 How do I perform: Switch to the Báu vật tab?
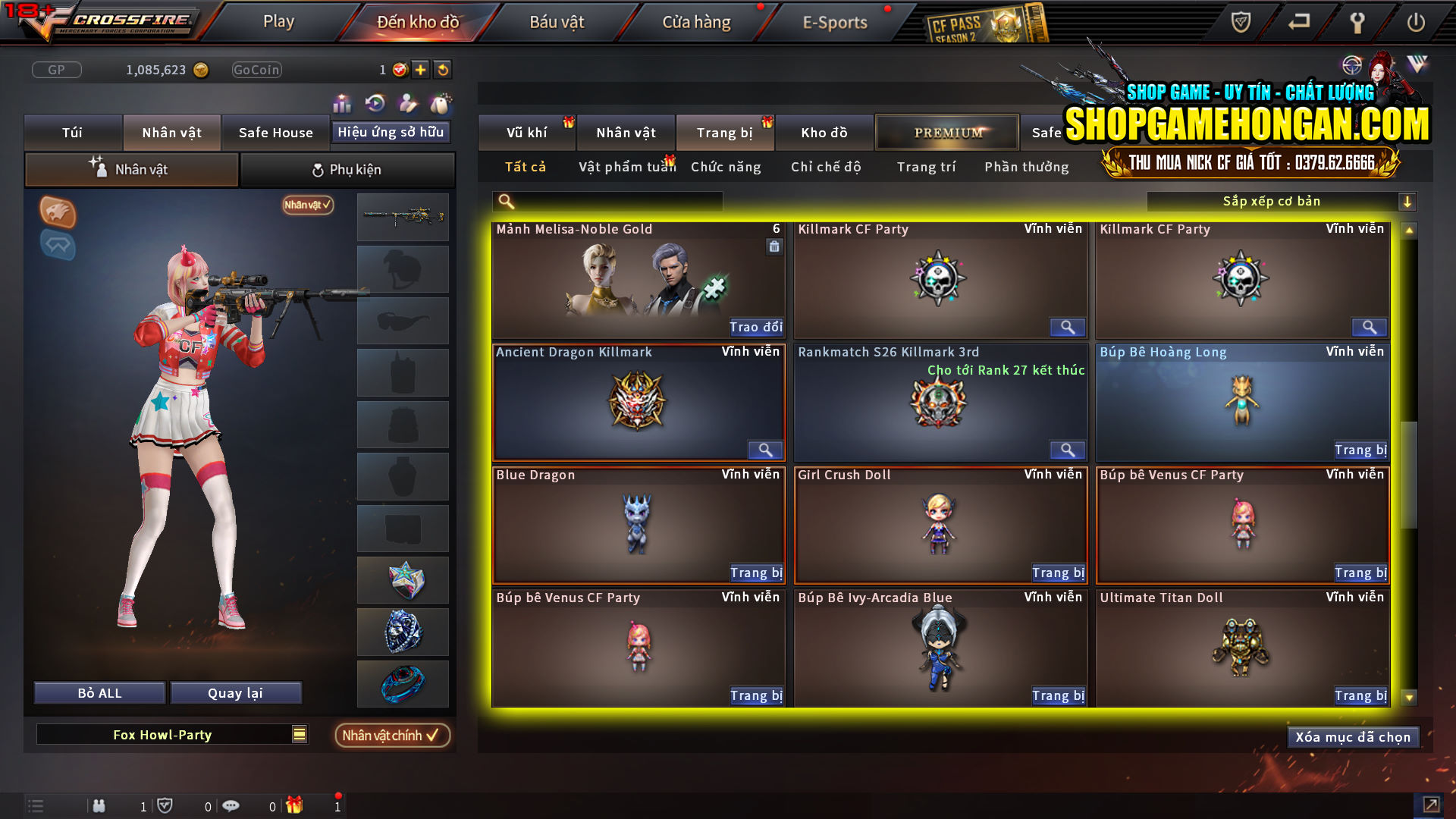pyautogui.click(x=557, y=21)
